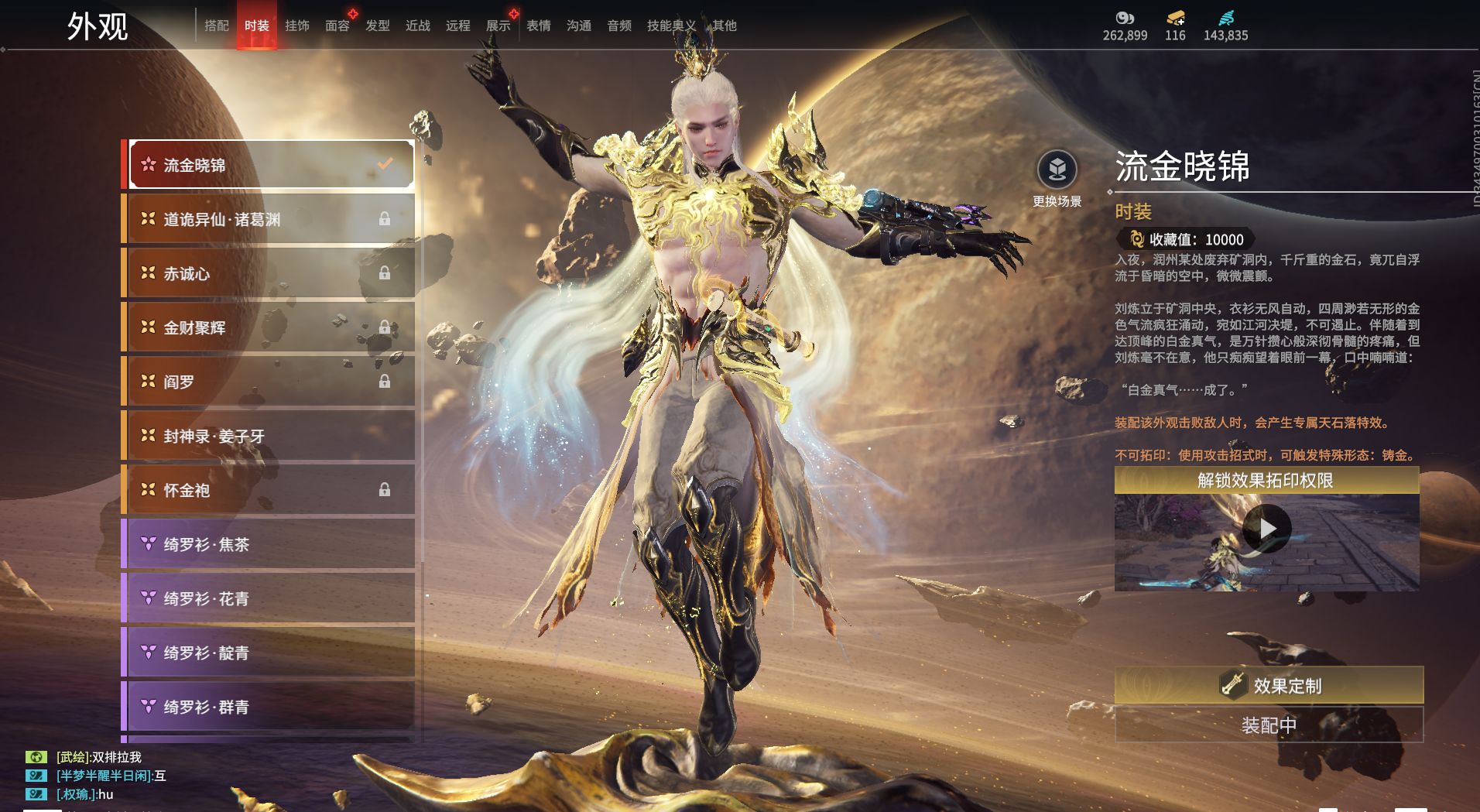Viewport: 1480px width, 812px height.
Task: Select 封神录·姜子牙 from the list
Action: [271, 436]
